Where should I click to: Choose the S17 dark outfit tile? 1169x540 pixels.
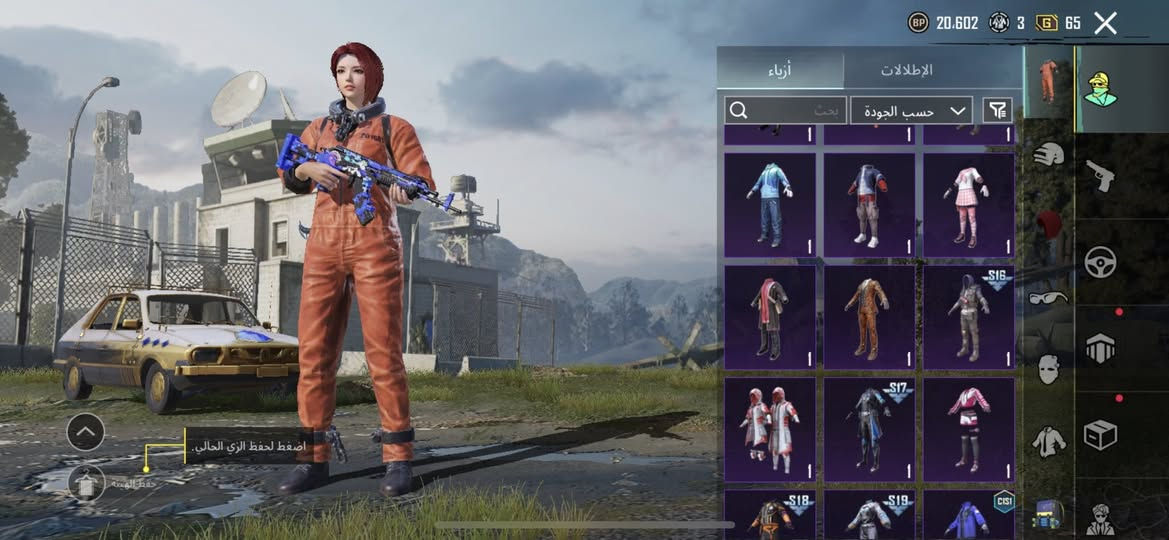click(x=869, y=430)
